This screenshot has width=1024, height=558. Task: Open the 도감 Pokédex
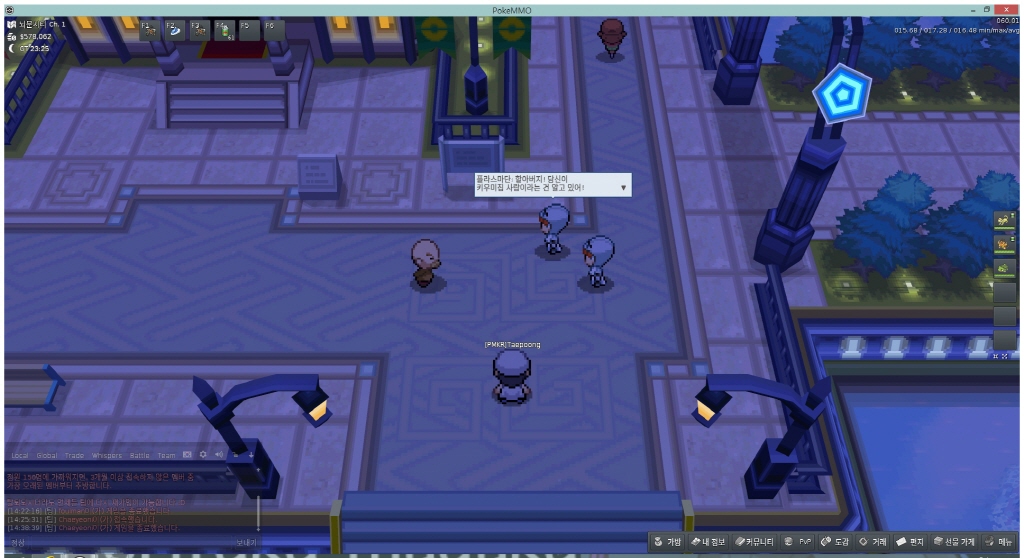click(834, 542)
